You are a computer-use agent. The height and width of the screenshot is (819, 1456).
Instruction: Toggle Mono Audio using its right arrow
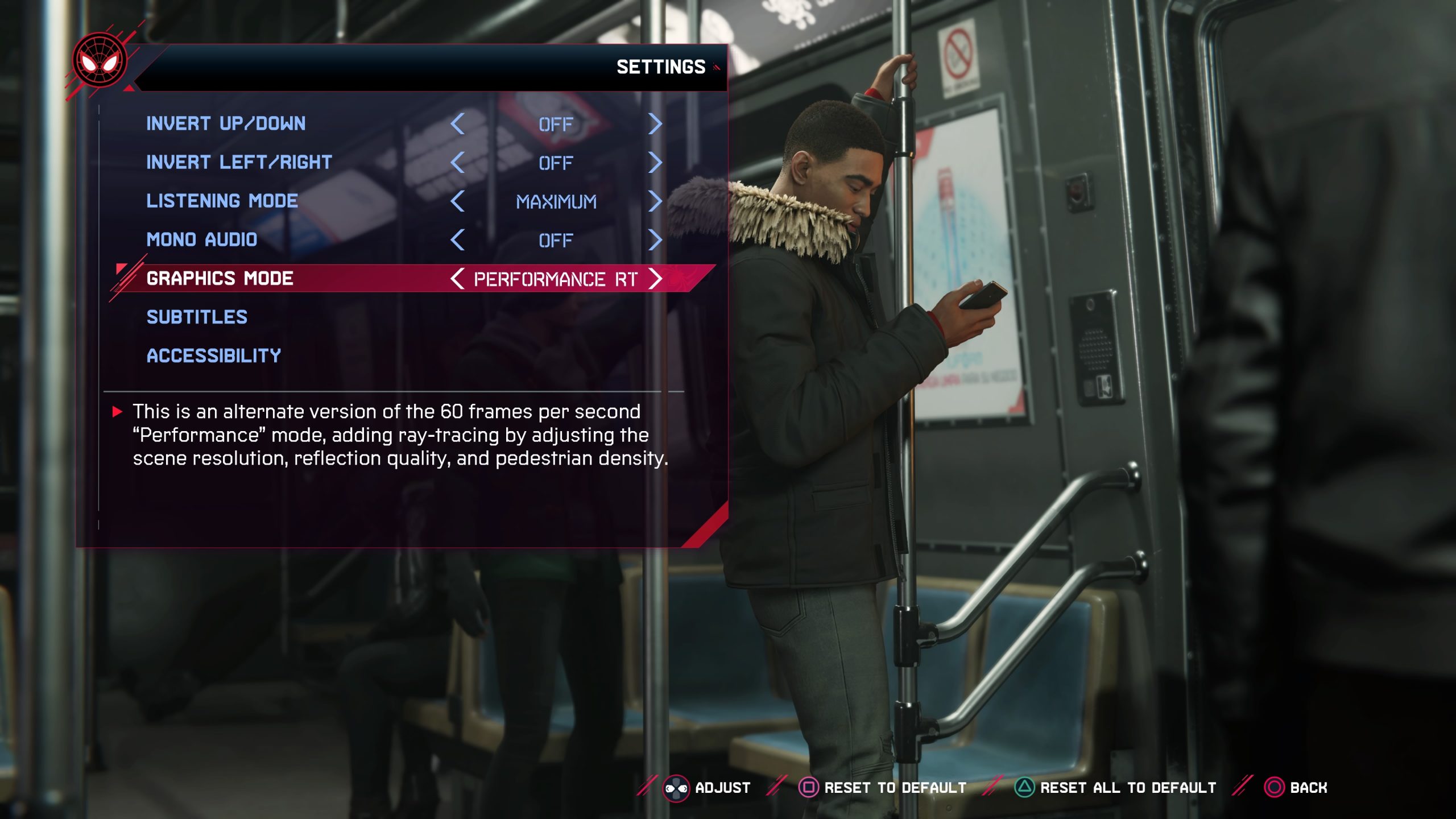pos(655,240)
